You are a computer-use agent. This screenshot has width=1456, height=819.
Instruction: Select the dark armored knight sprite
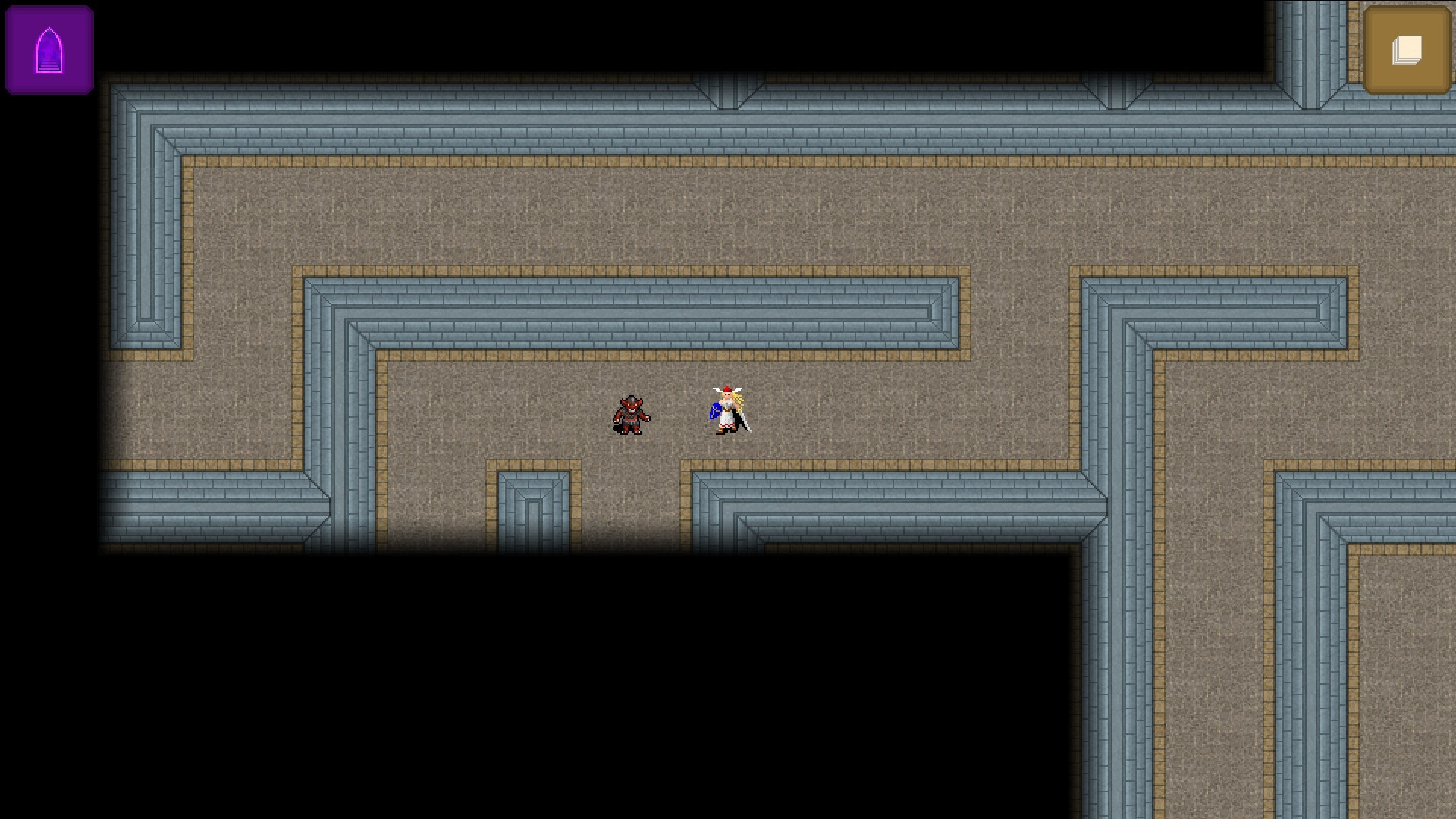(x=631, y=416)
